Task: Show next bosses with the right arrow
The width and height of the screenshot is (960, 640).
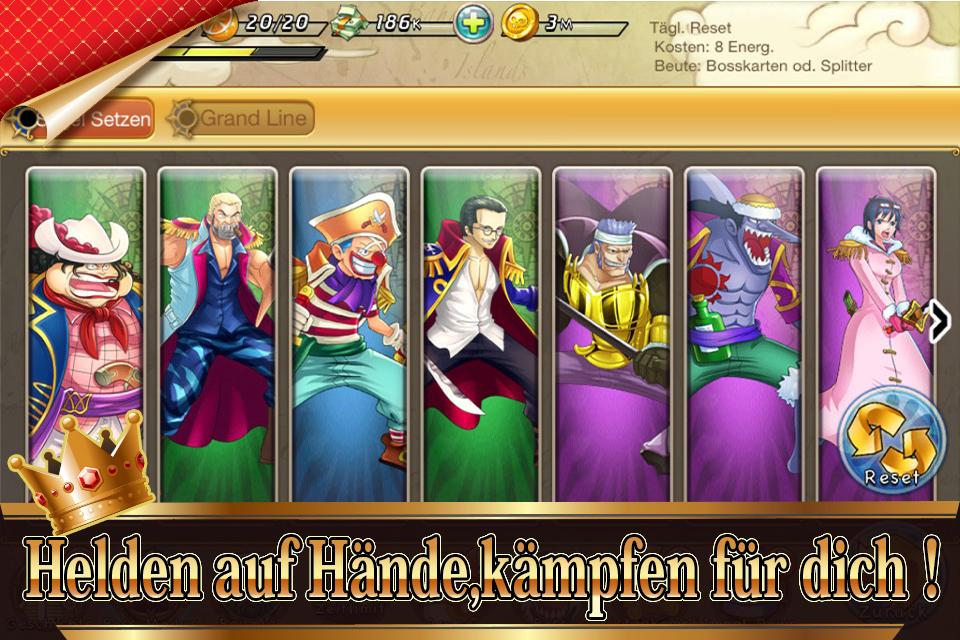Action: pyautogui.click(x=940, y=320)
